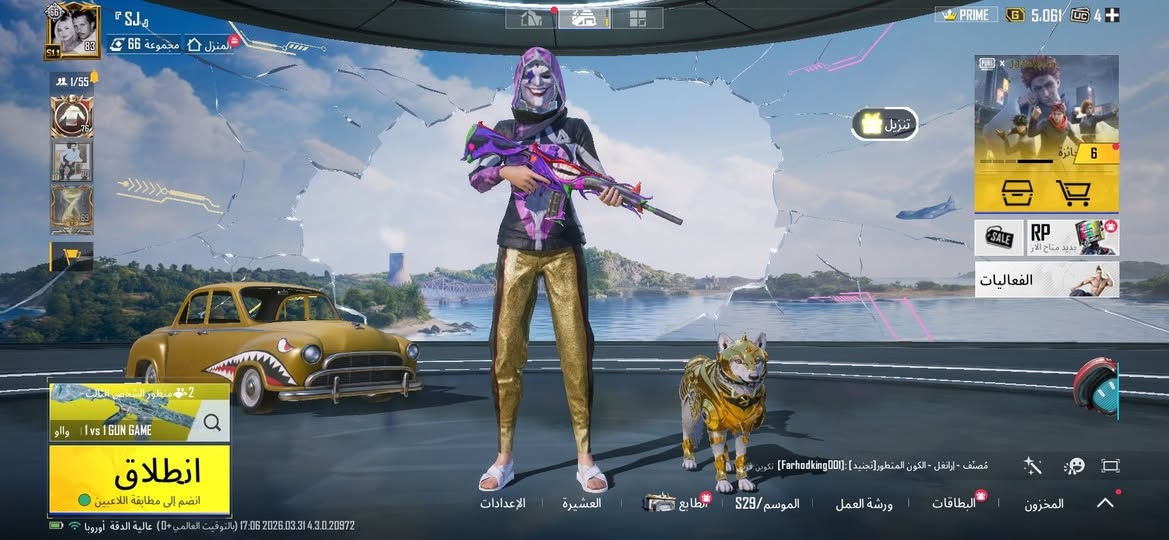Open ورشة العمل workshop menu
This screenshot has height=540, width=1169.
click(x=864, y=503)
